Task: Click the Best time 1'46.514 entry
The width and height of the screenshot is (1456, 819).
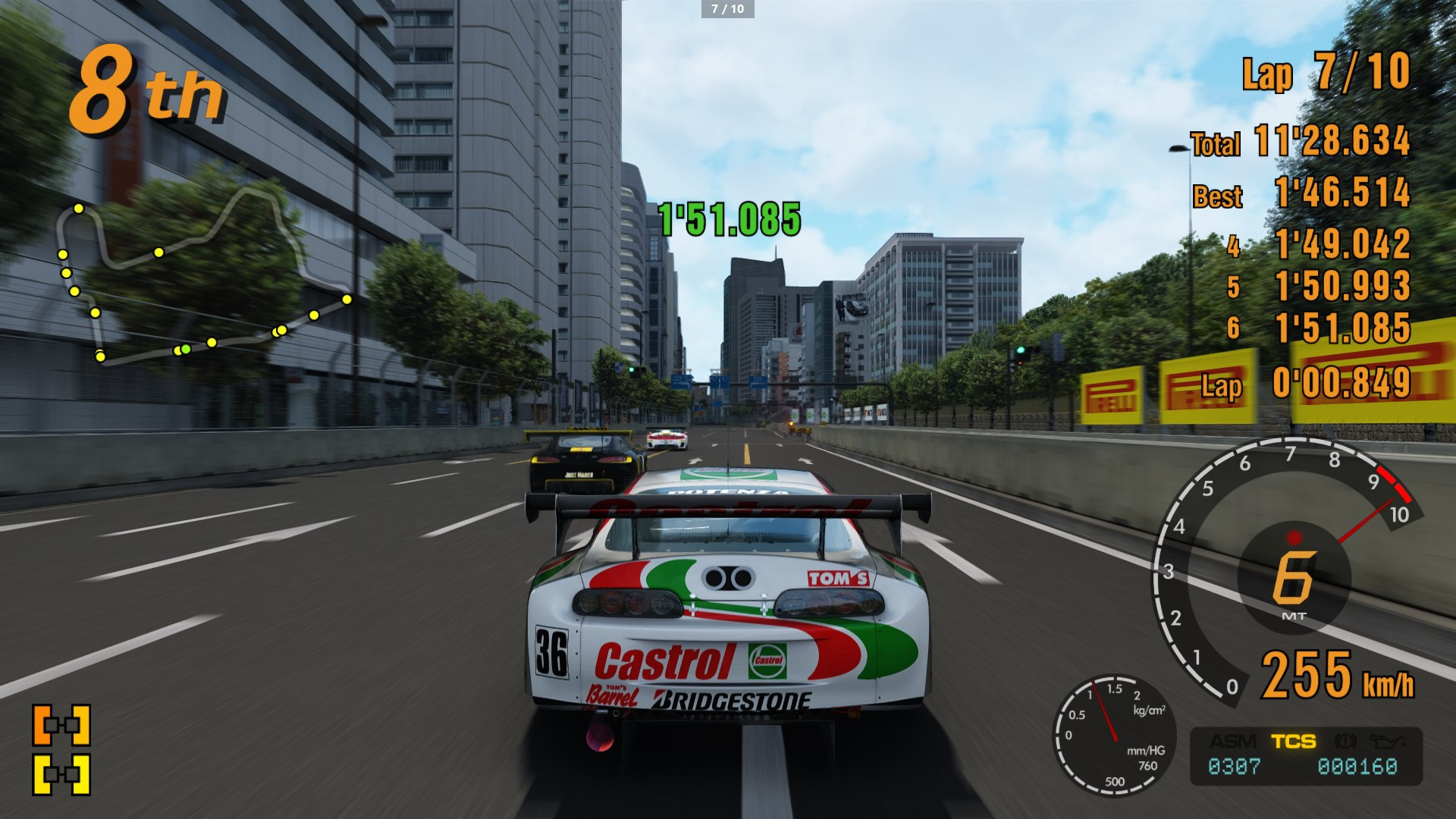Action: pos(1342,194)
